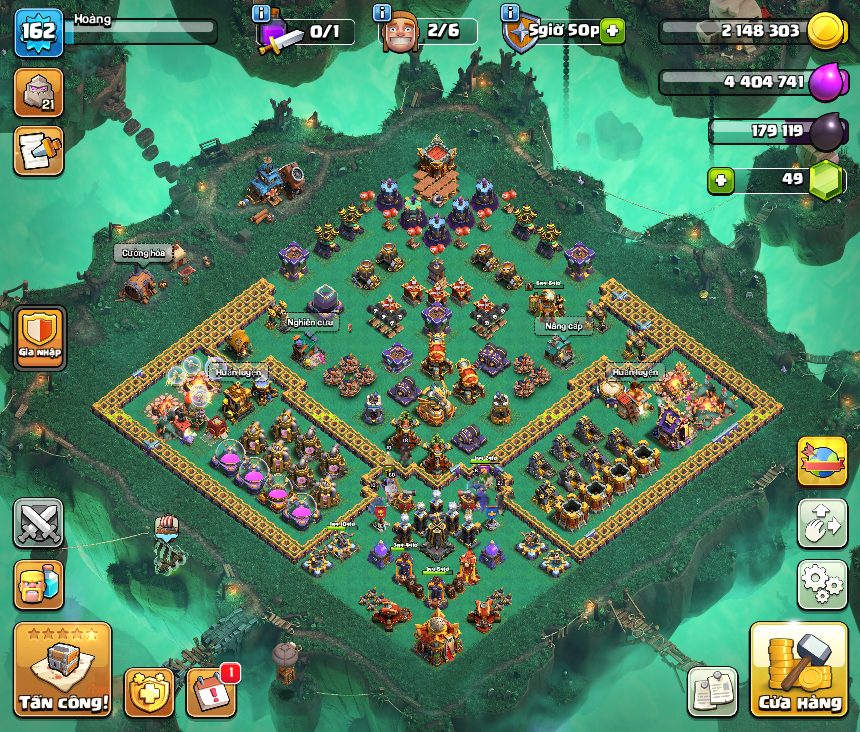Open the crossed swords button
The height and width of the screenshot is (732, 860).
click(x=38, y=523)
